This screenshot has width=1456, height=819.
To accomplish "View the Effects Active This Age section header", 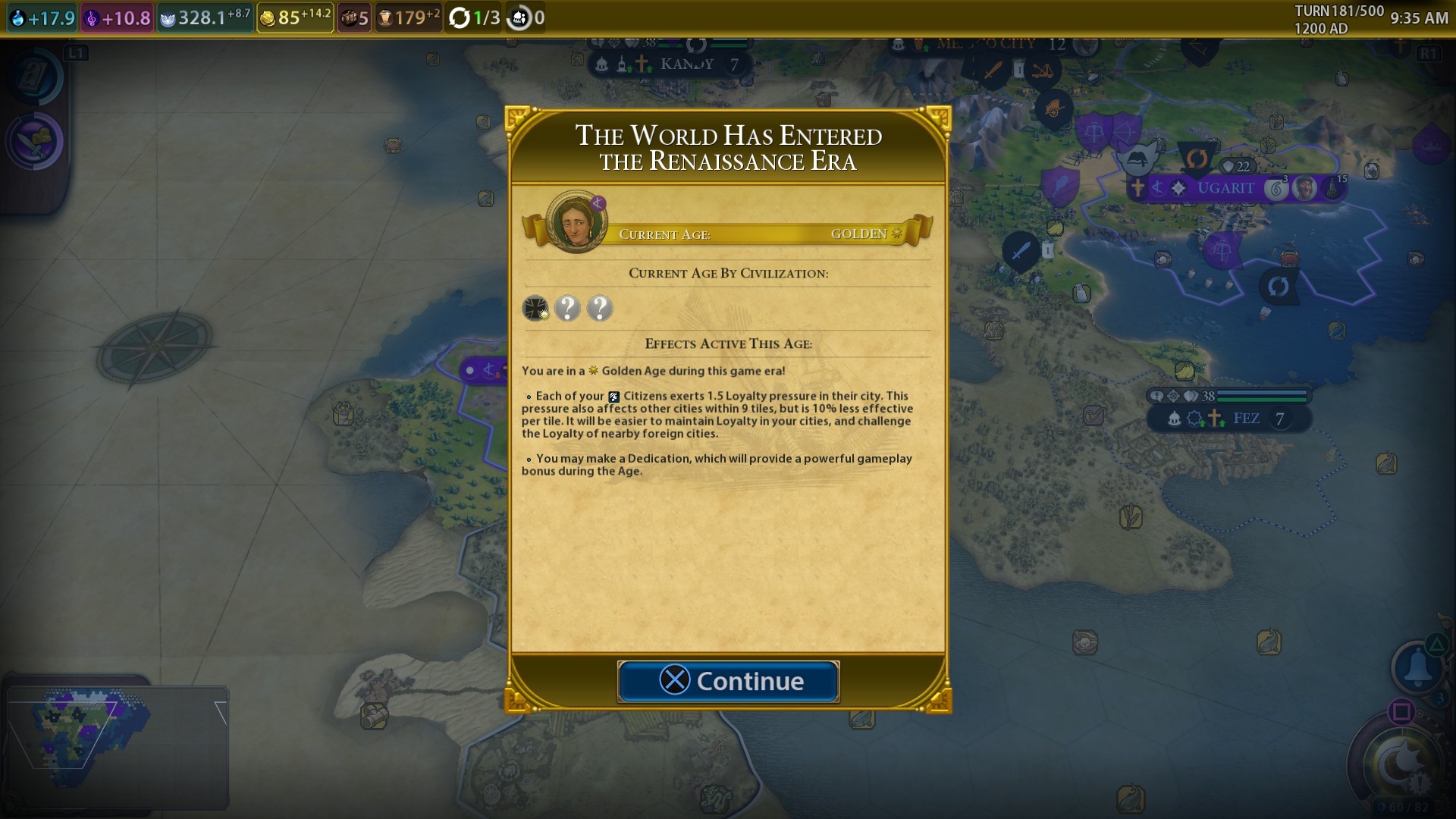I will pos(728,343).
